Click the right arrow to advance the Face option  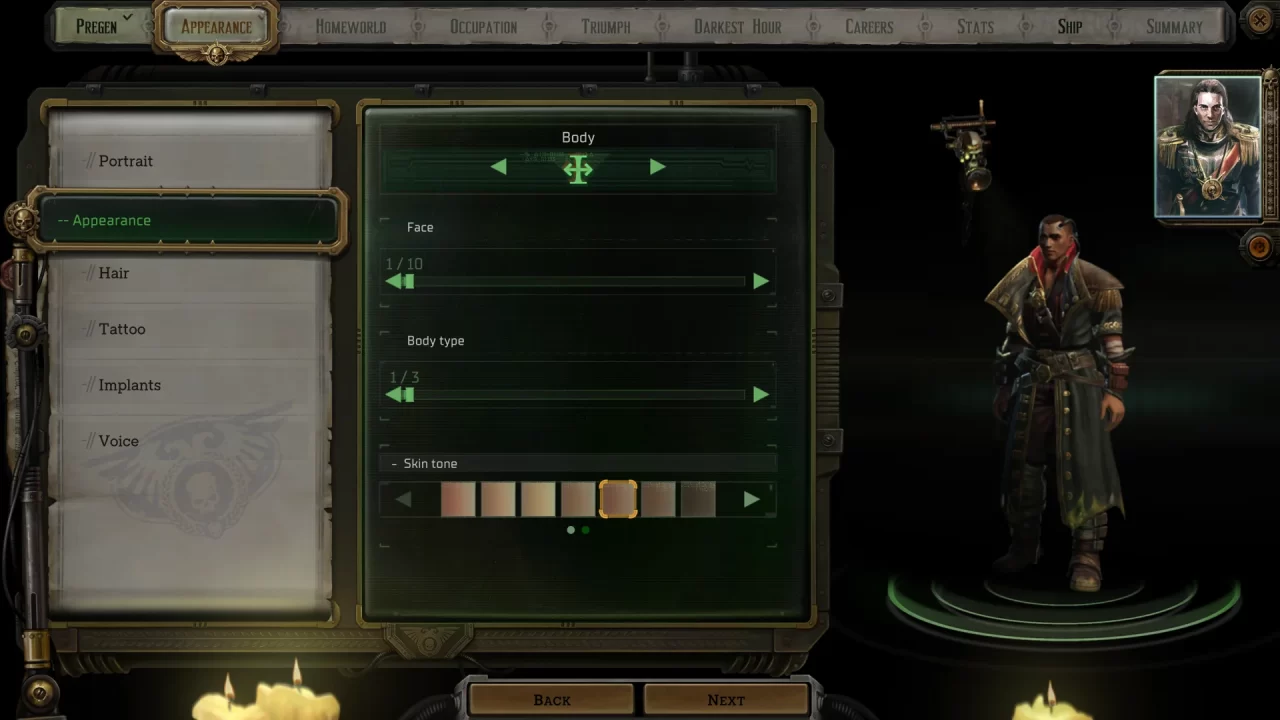pyautogui.click(x=760, y=281)
